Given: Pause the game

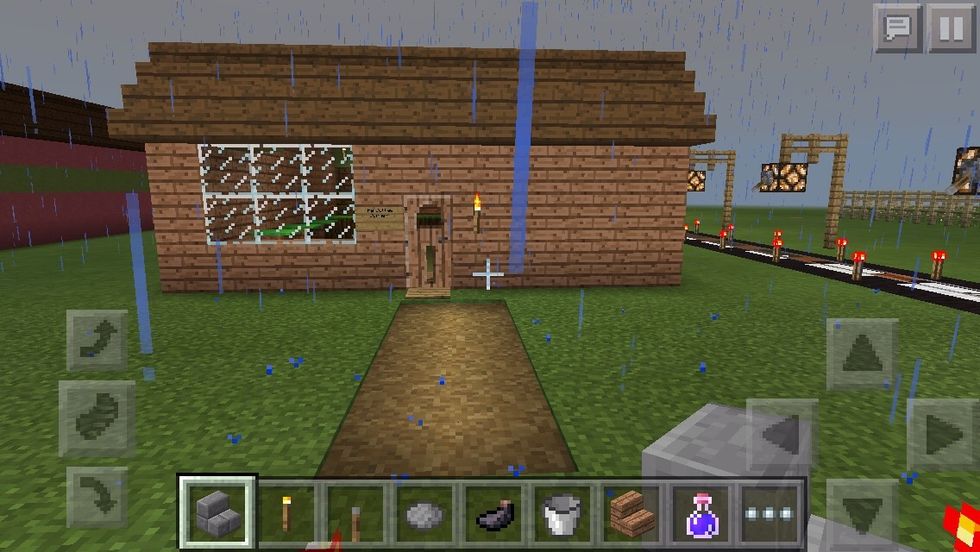Looking at the screenshot, I should pyautogui.click(x=950, y=28).
